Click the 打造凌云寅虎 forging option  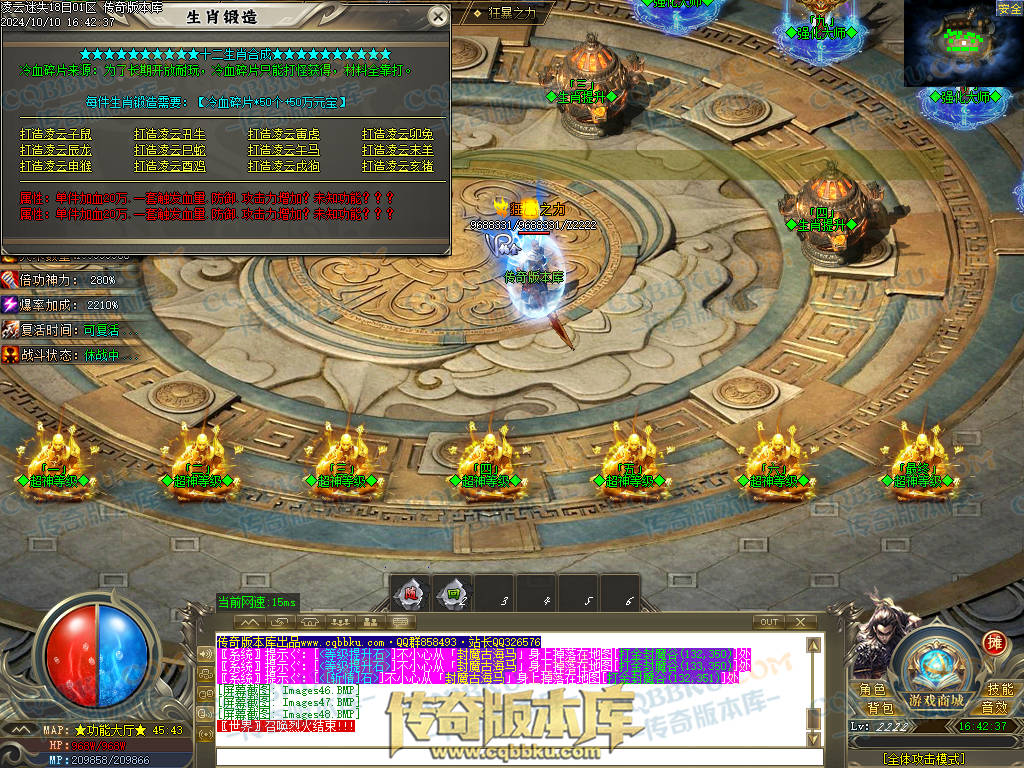click(284, 134)
